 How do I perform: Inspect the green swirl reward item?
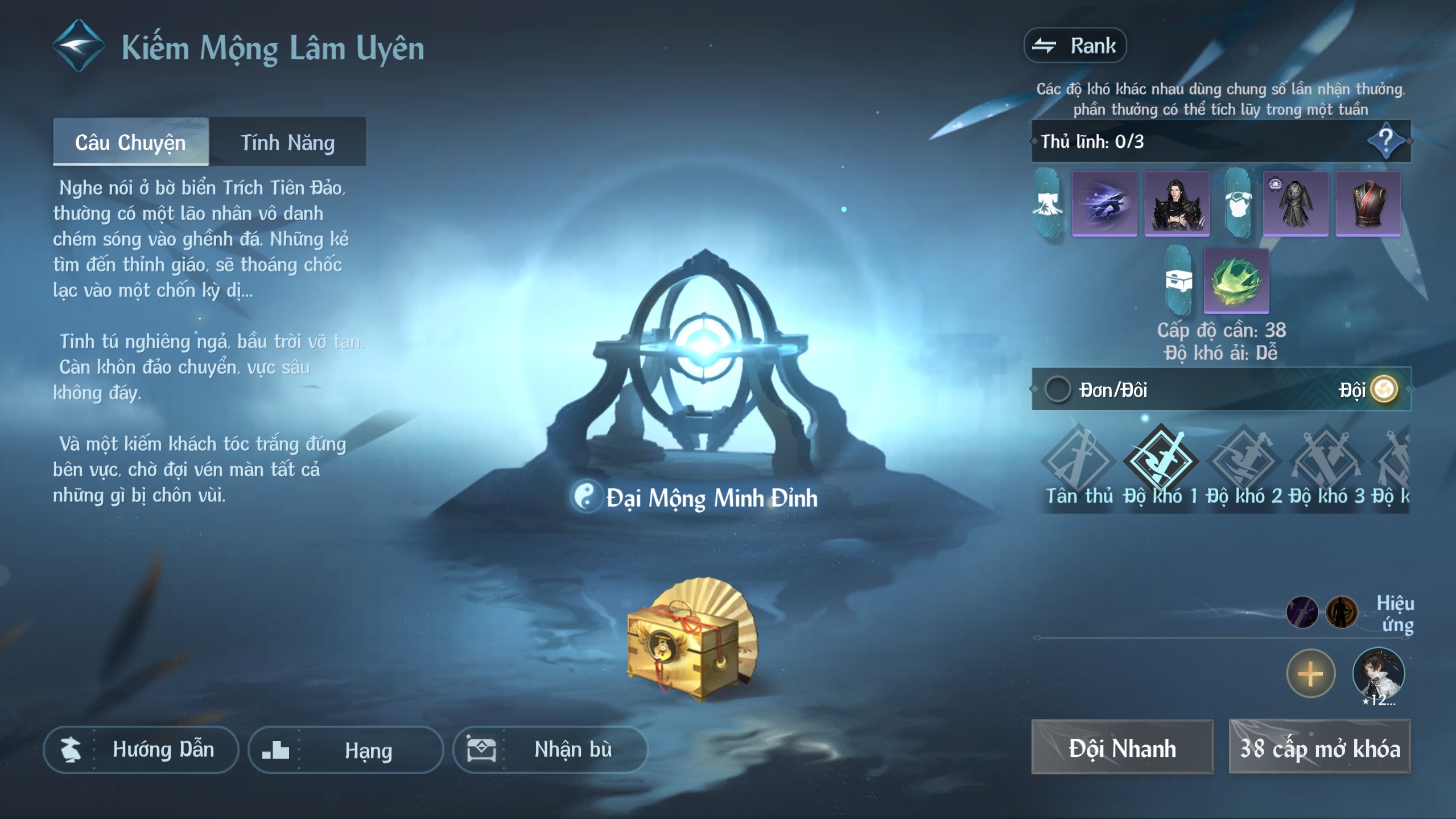(x=1236, y=281)
